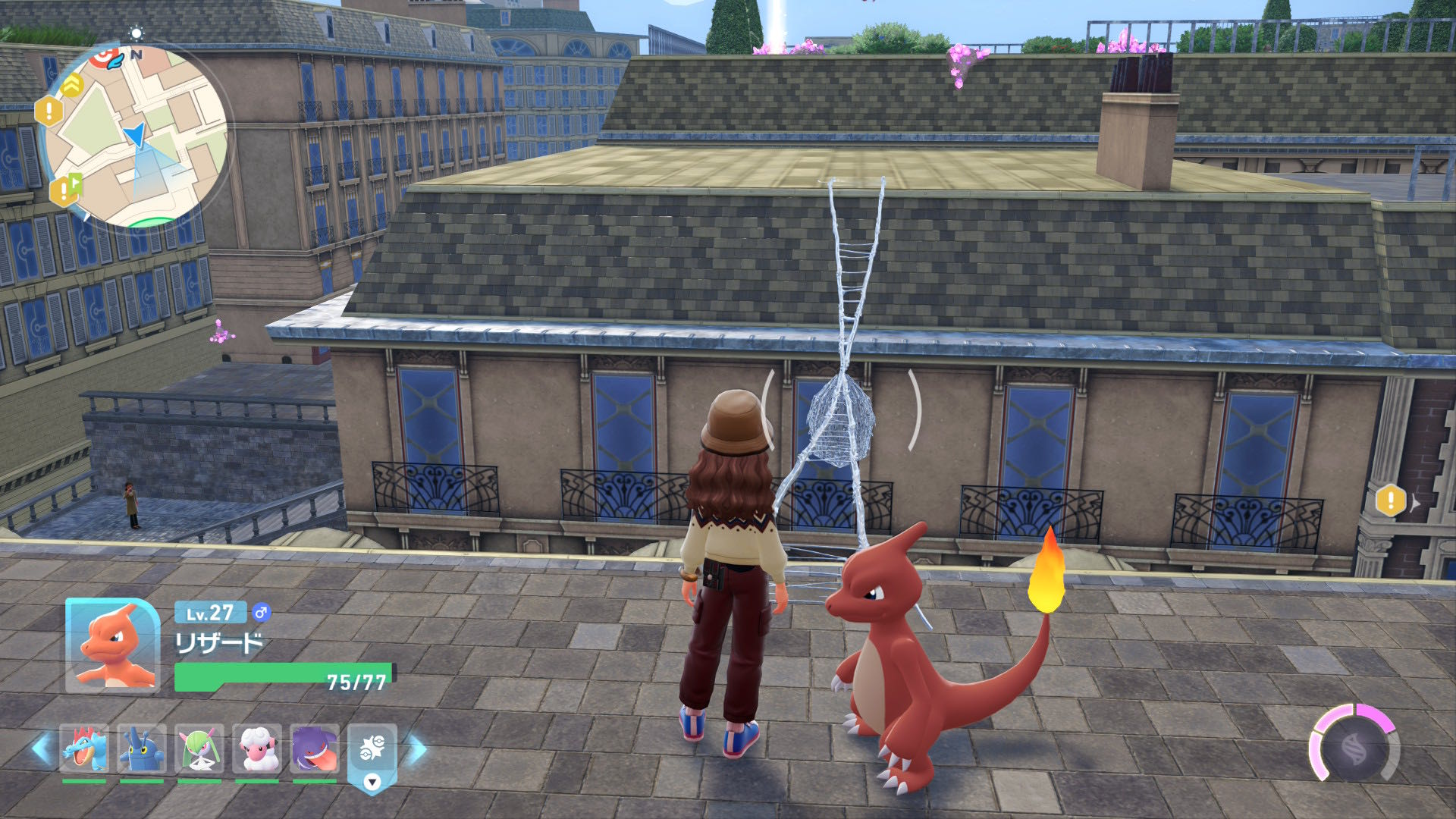
Task: Select Flaaffy from the party bar
Action: 257,748
